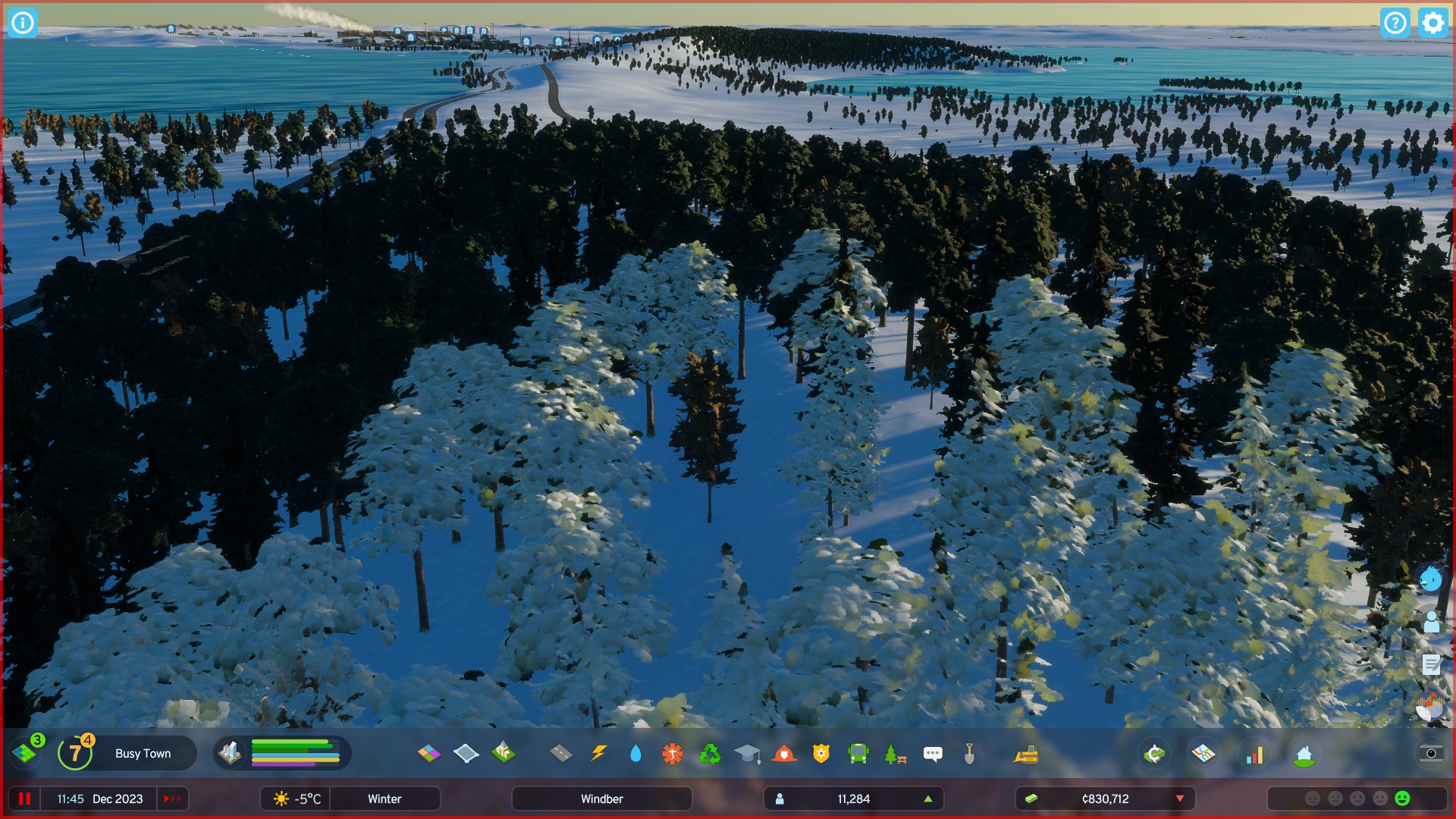Open the budget dropdown next to ¢830,712
Image resolution: width=1456 pixels, height=819 pixels.
coord(1179,799)
